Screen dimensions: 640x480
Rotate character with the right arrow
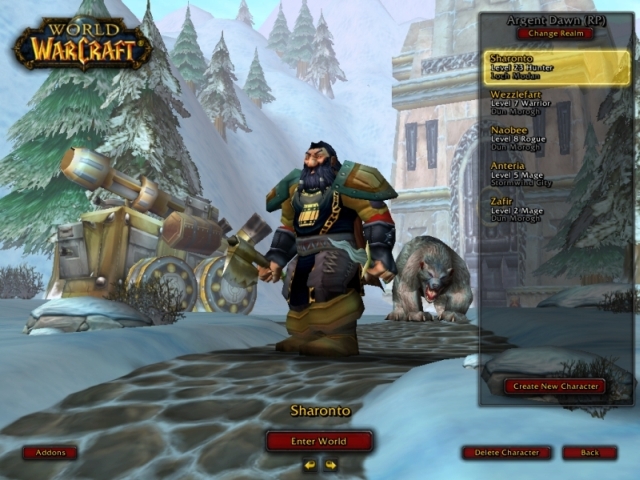[x=330, y=464]
